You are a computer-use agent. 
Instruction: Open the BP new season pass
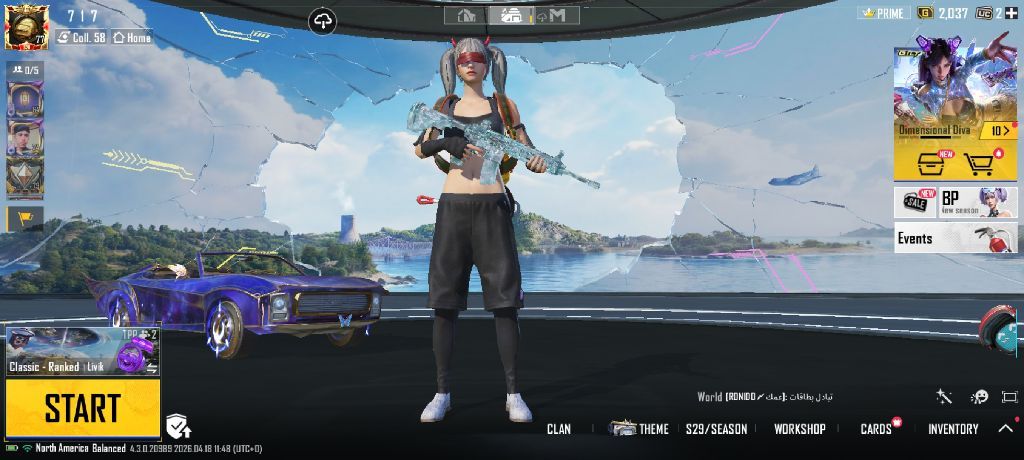[977, 202]
